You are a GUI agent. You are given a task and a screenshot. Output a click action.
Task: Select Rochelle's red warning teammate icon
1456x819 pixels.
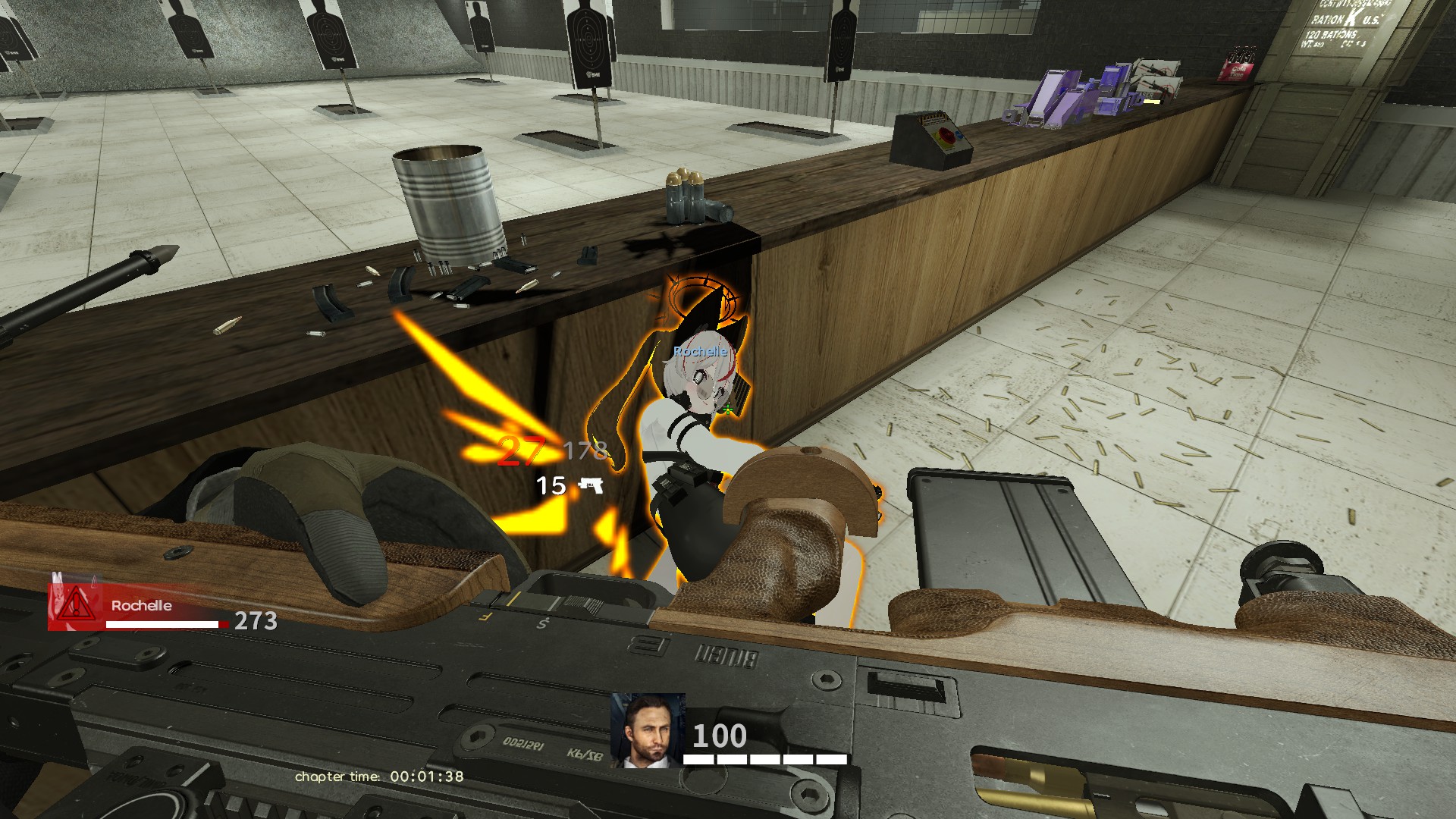tap(76, 605)
